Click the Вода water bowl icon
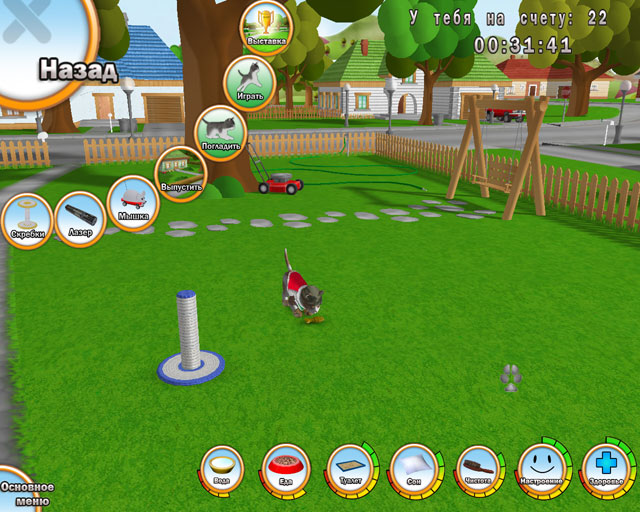This screenshot has height=512, width=640. click(222, 468)
